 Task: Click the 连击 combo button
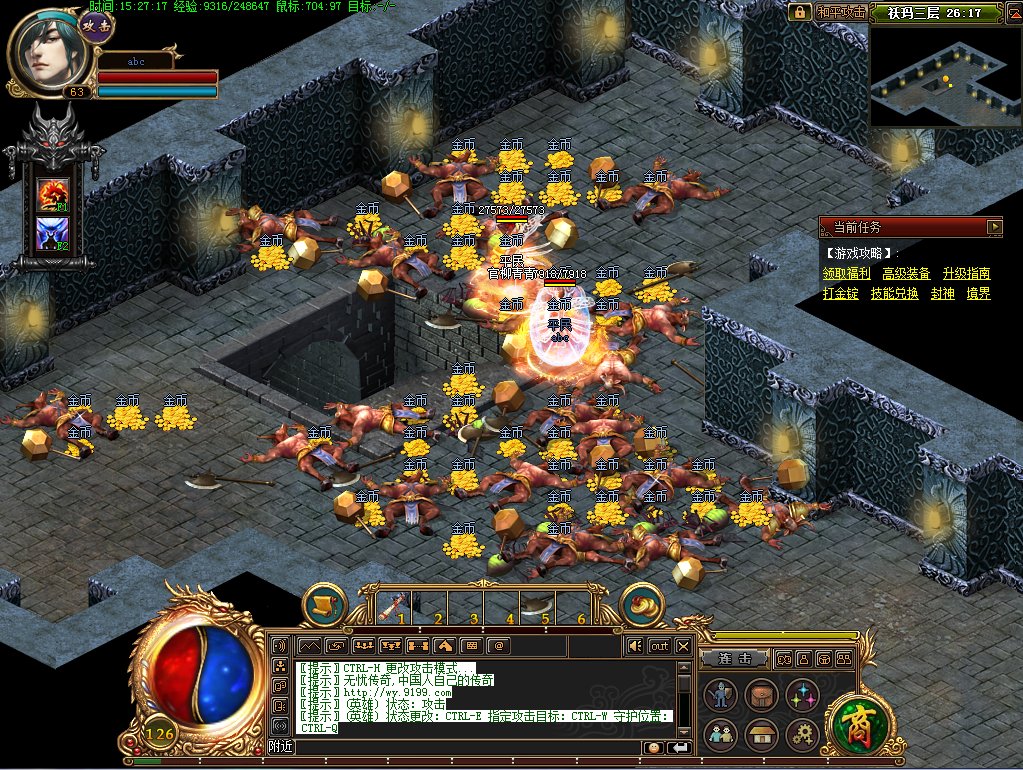pos(735,659)
